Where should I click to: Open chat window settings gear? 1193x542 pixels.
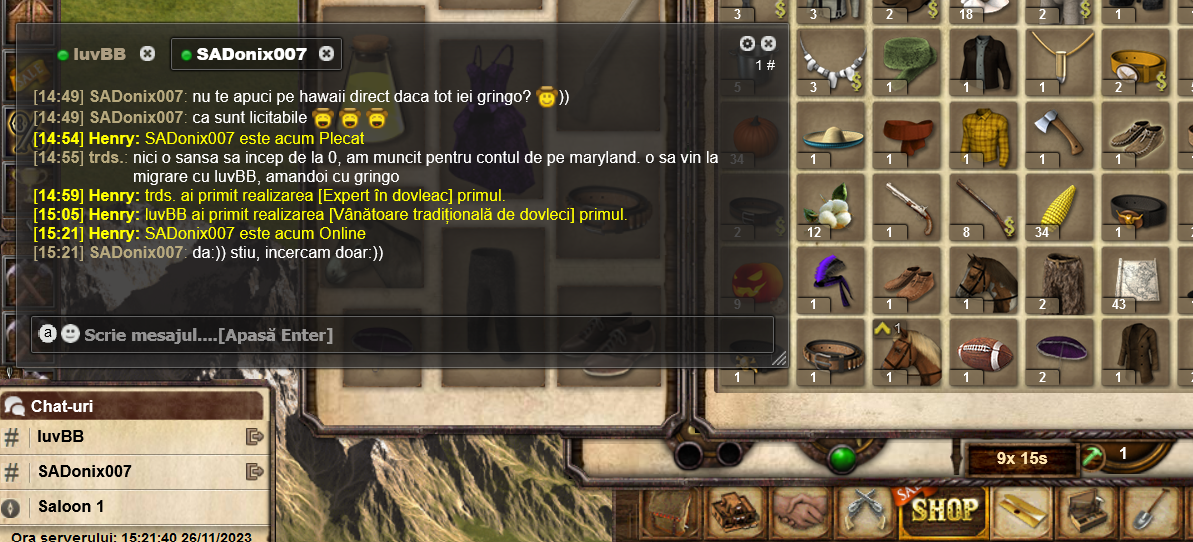(747, 44)
